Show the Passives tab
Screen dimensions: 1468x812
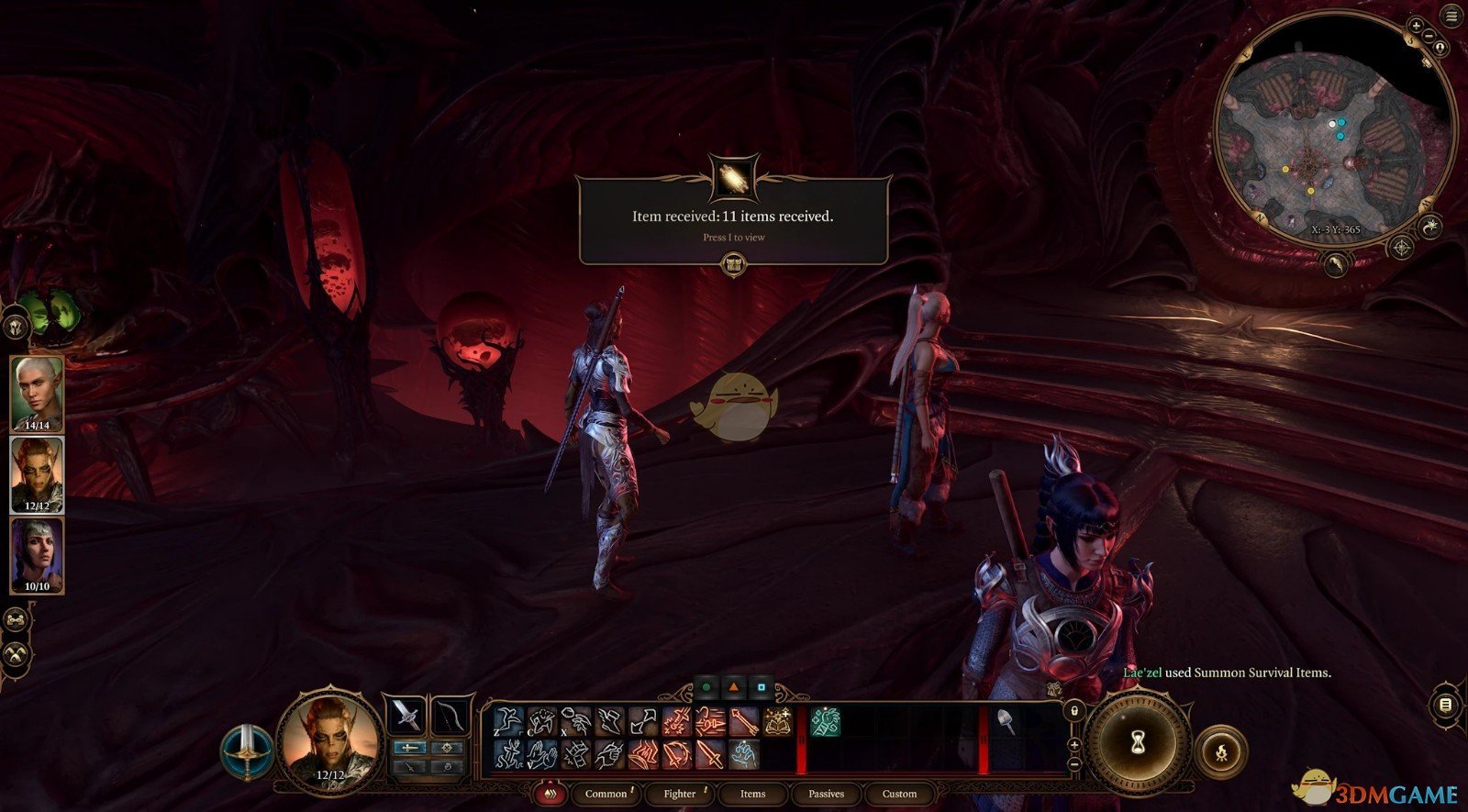pos(826,794)
